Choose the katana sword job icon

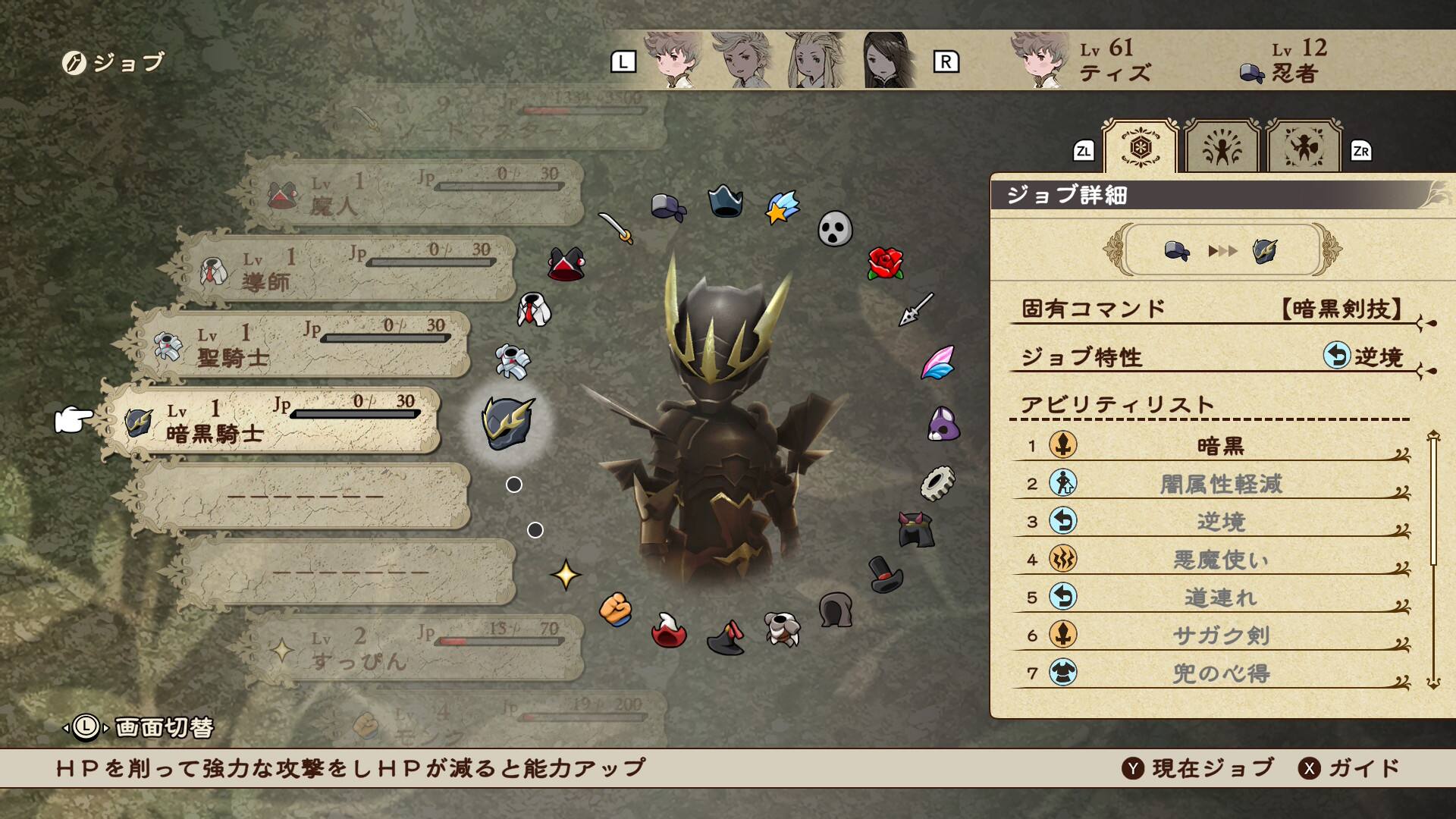coord(616,227)
